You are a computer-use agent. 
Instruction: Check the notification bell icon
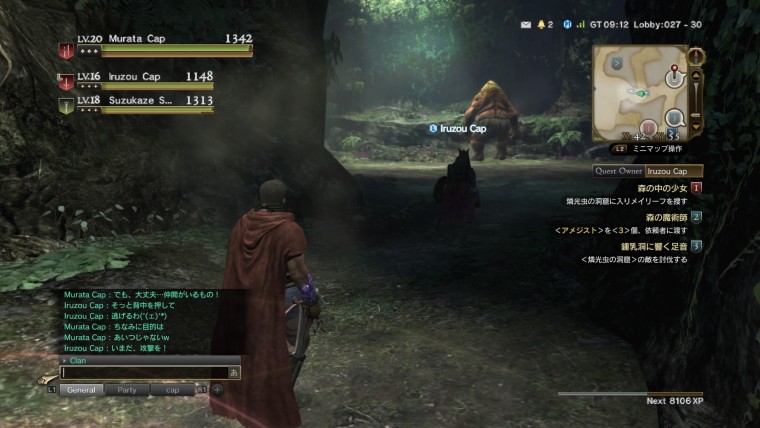541,23
